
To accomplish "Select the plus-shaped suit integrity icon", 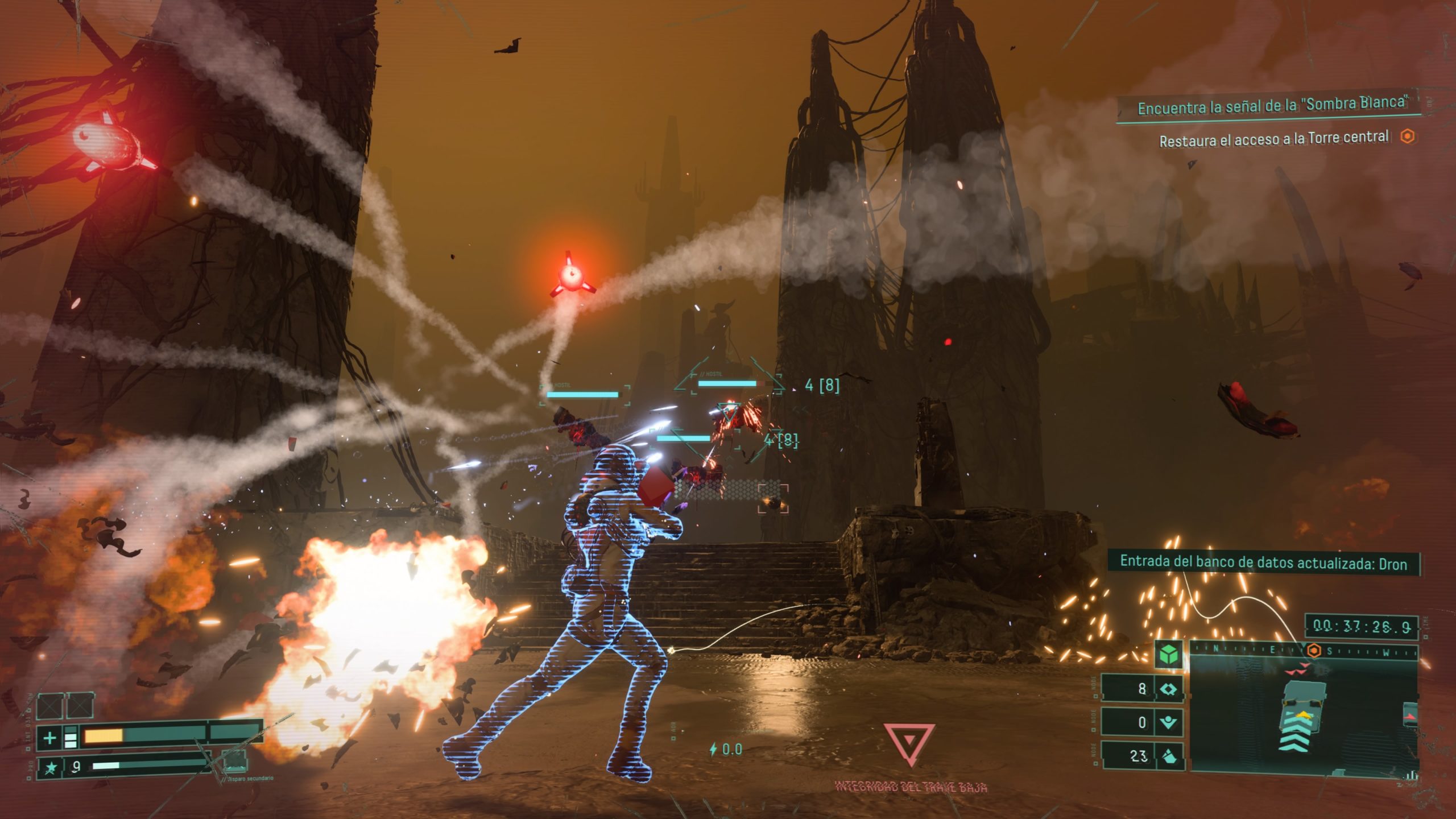I will pyautogui.click(x=50, y=738).
